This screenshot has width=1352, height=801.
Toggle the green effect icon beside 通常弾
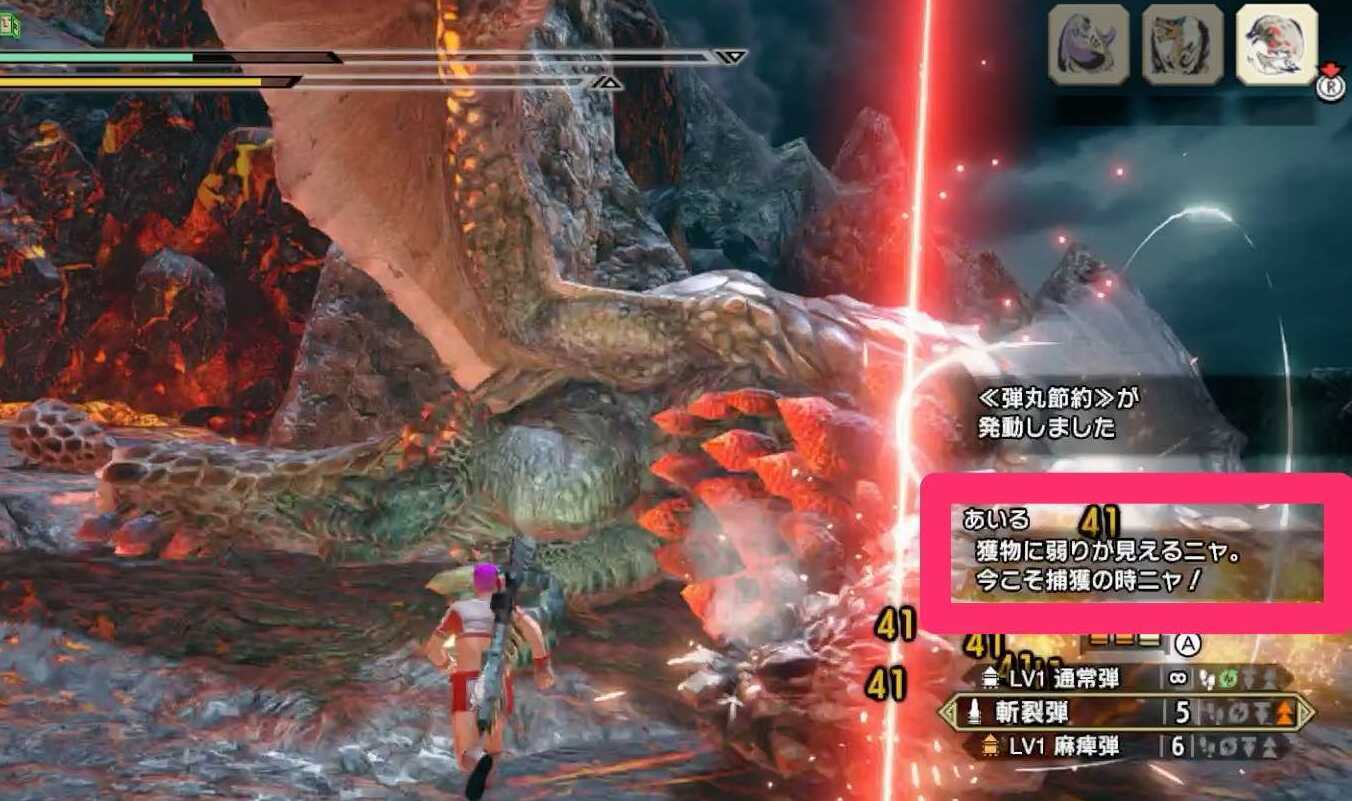tap(1227, 679)
